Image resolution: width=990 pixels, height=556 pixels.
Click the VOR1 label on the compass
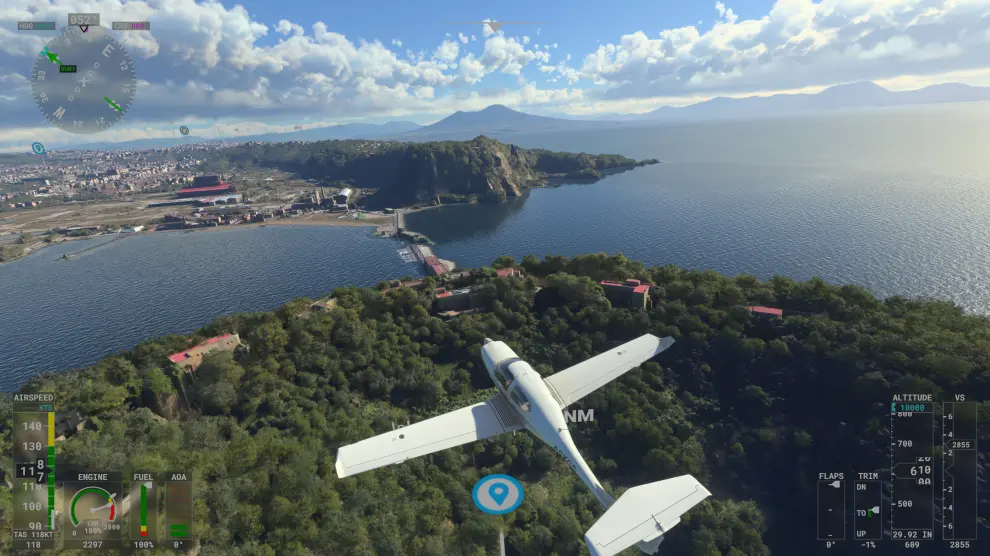[x=67, y=68]
